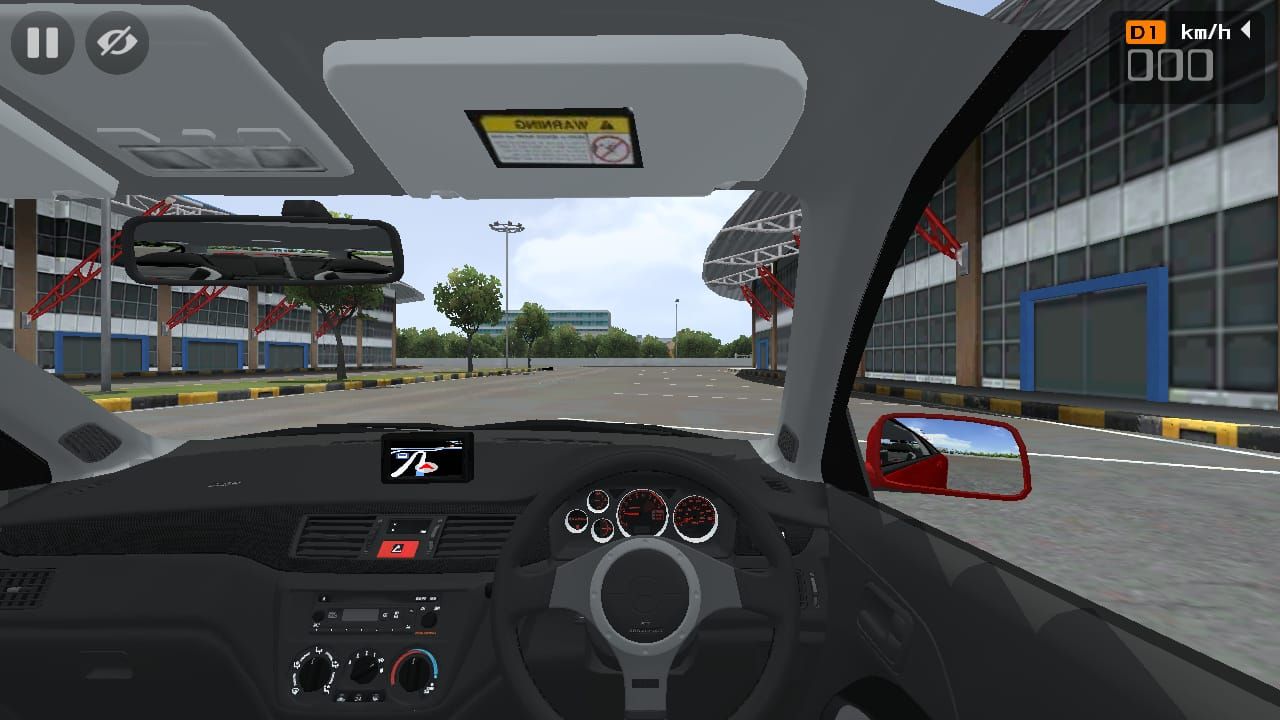Click the speedometer gauge on the cluster

[695, 517]
